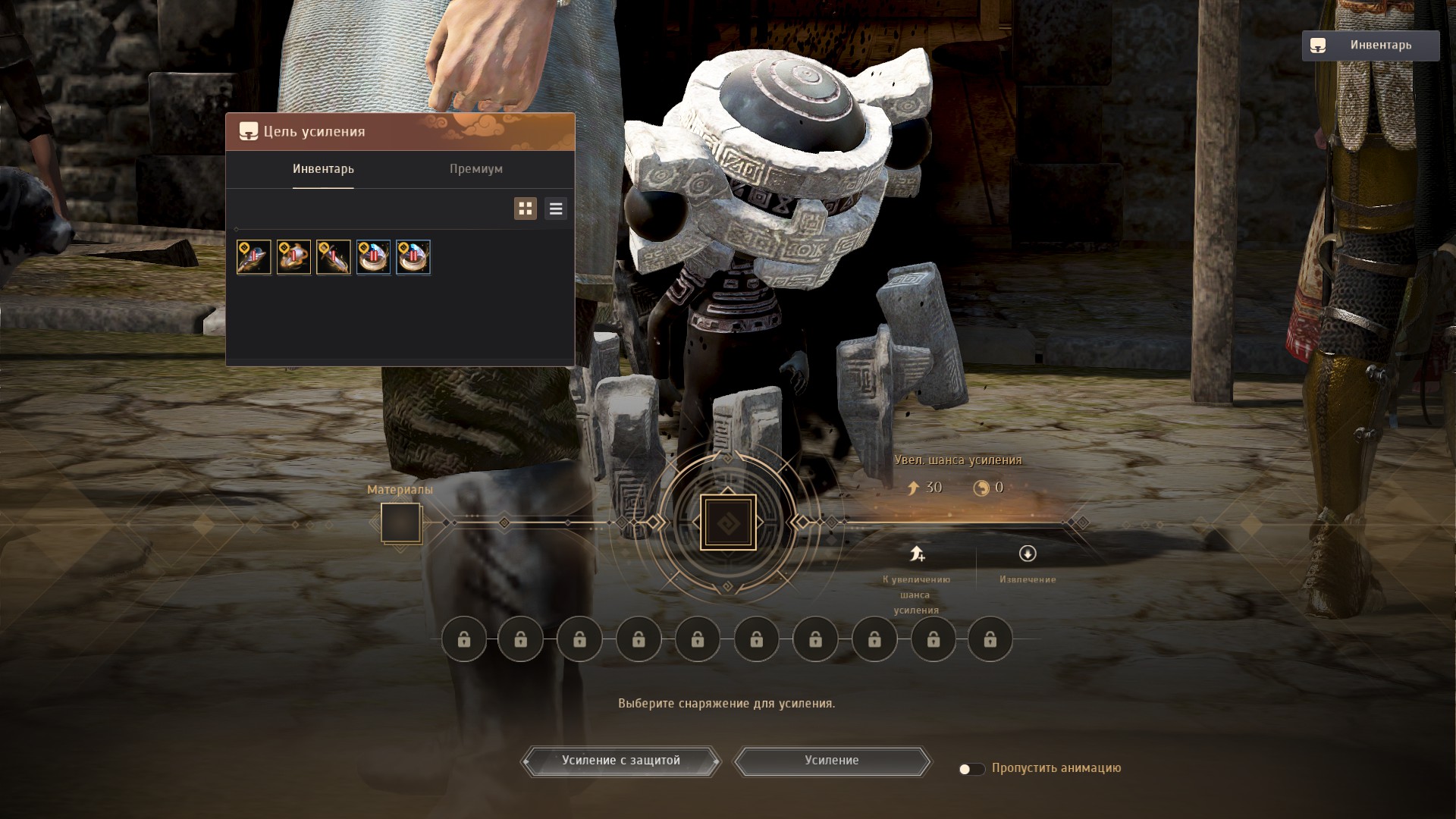Switch item list to grid view
1456x819 pixels.
(525, 209)
